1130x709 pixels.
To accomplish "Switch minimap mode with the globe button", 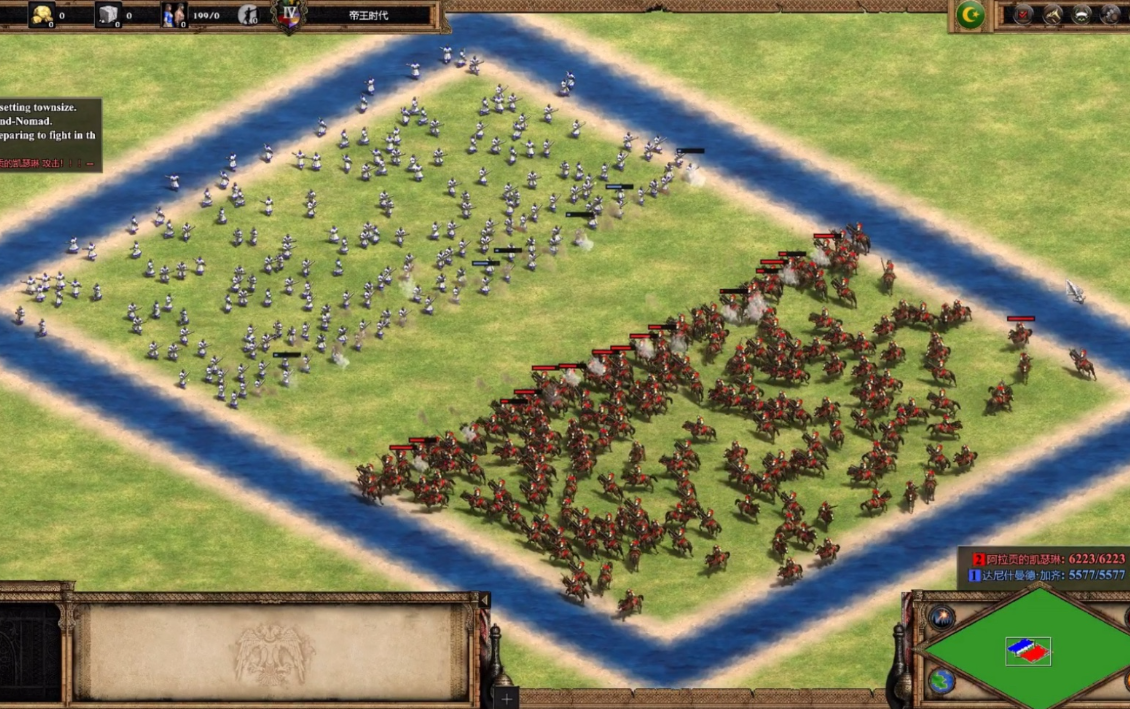I will pos(941,681).
